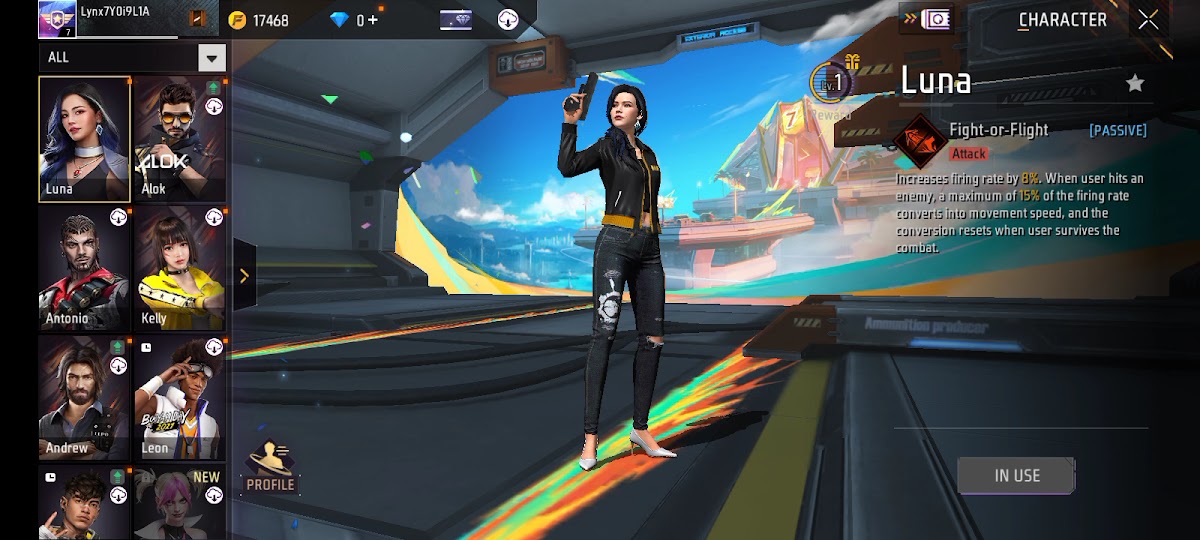Select the gold coin balance
The image size is (1200, 540).
(x=258, y=20)
